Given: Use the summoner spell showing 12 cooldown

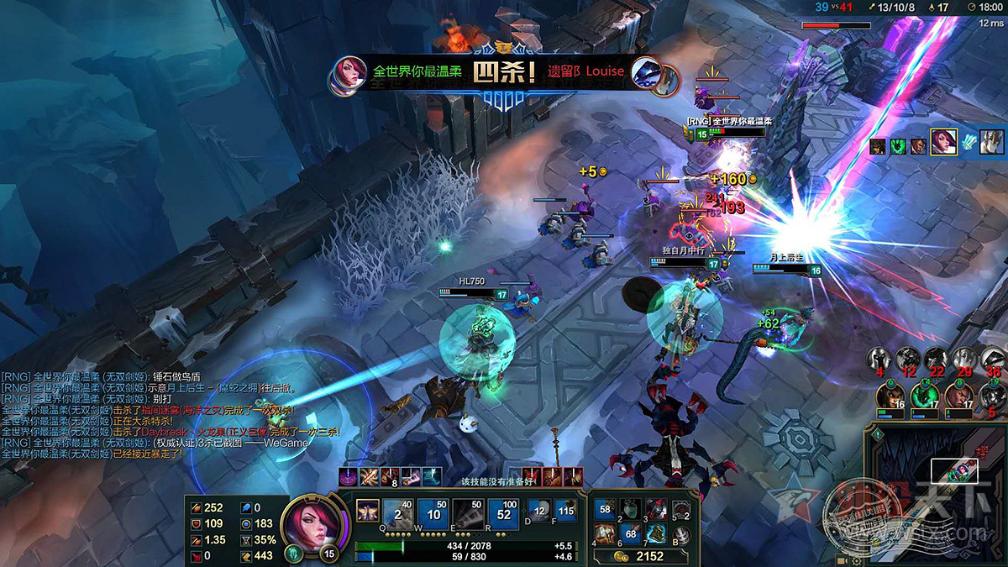Looking at the screenshot, I should 539,511.
